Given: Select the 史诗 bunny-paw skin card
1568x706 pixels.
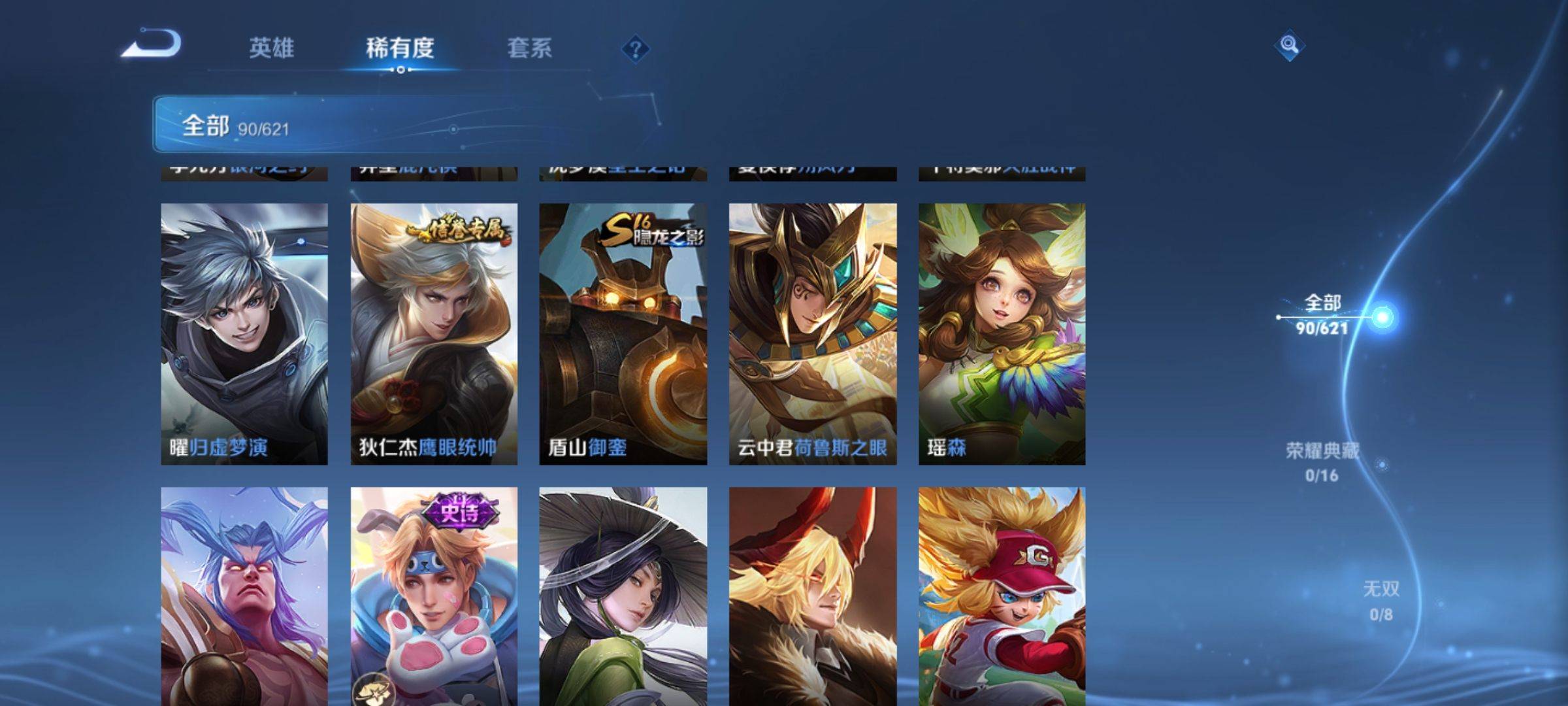Looking at the screenshot, I should point(434,596).
